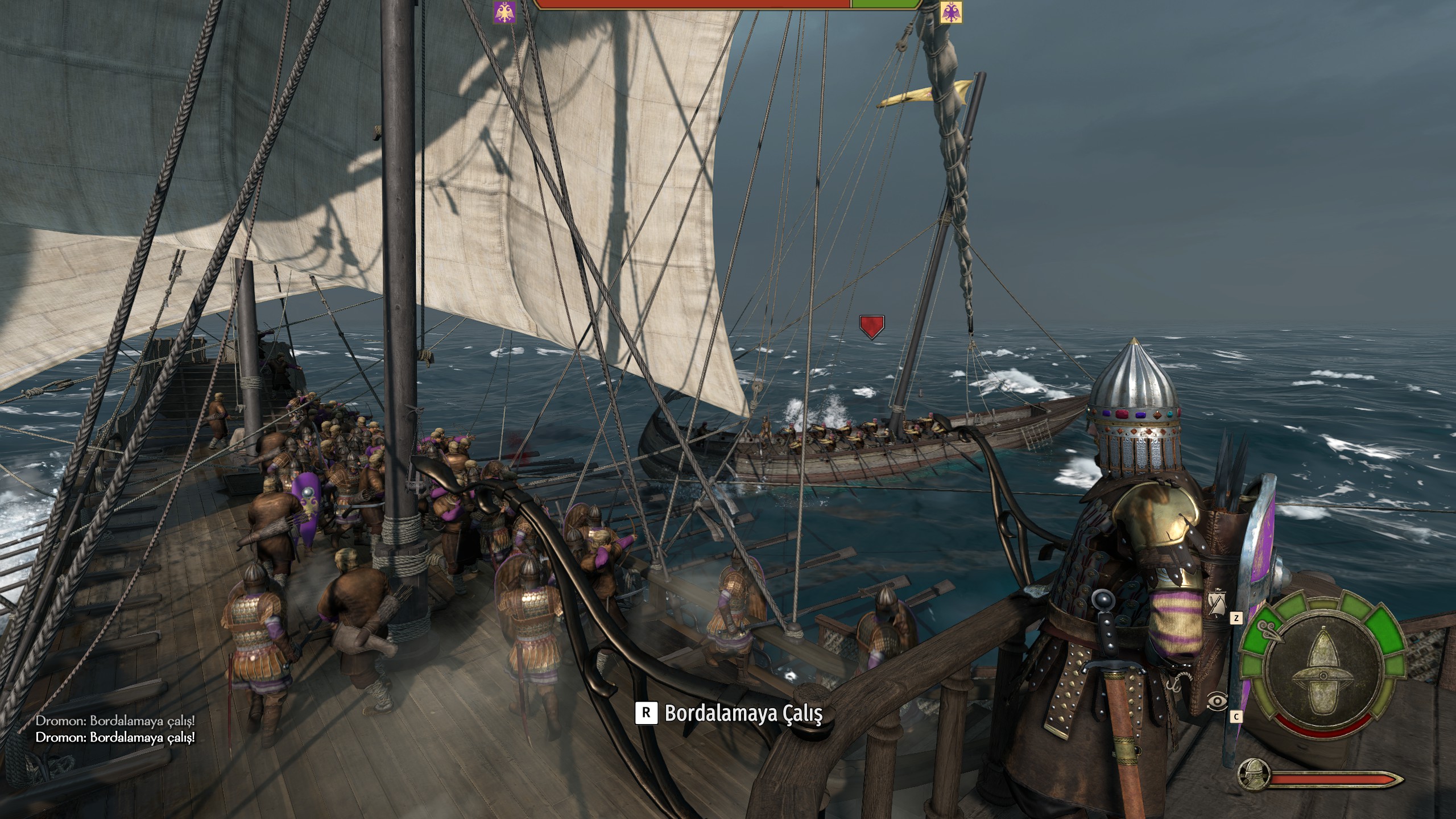This screenshot has width=1456, height=819.
Task: Click the eye camera view icon
Action: (1217, 701)
